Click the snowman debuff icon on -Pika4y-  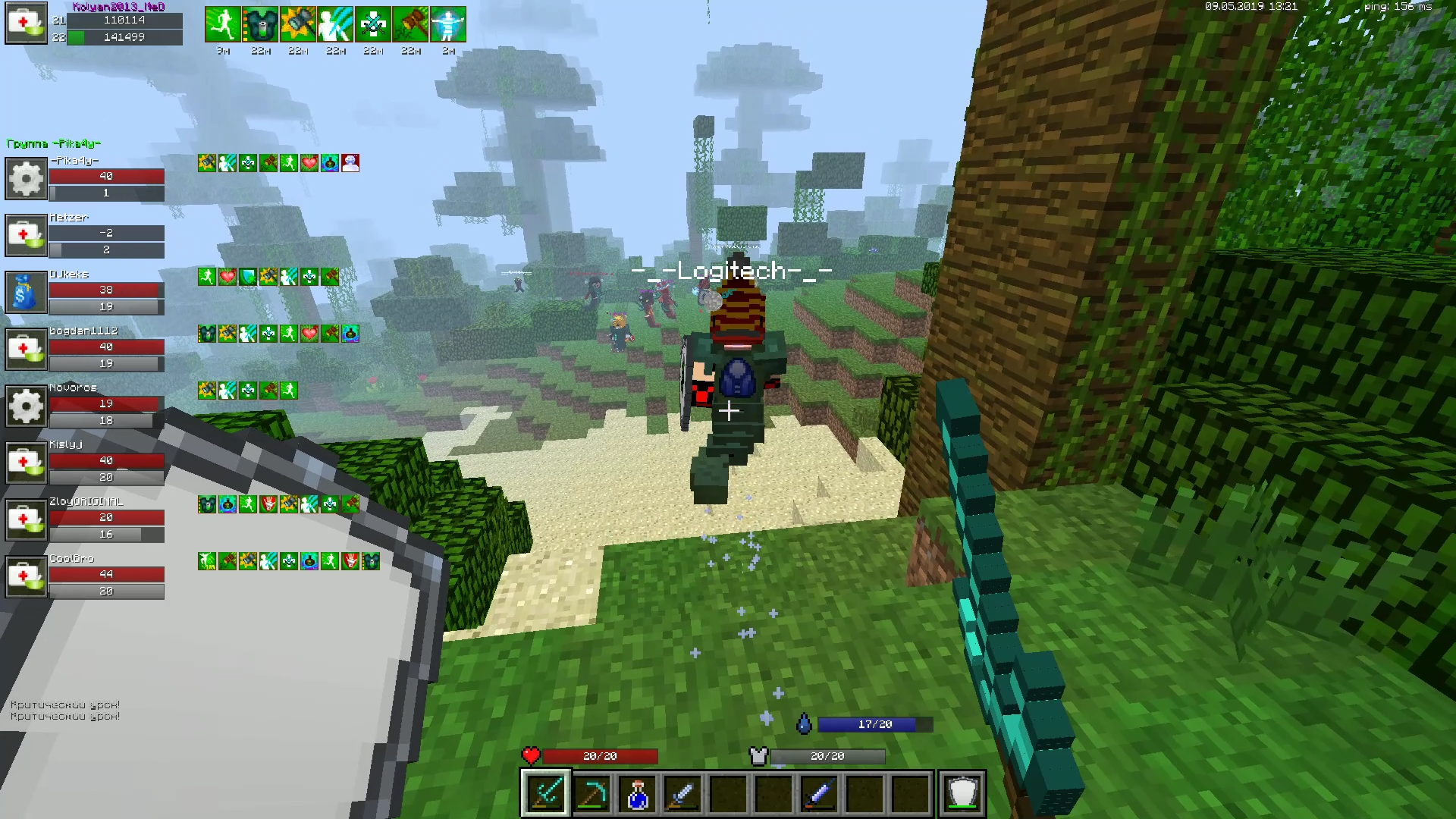point(350,163)
